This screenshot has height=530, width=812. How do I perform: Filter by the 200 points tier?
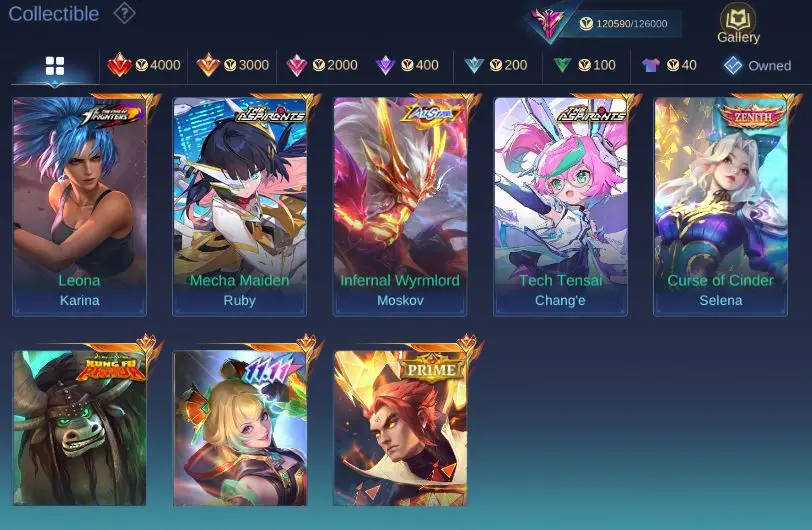pos(496,65)
